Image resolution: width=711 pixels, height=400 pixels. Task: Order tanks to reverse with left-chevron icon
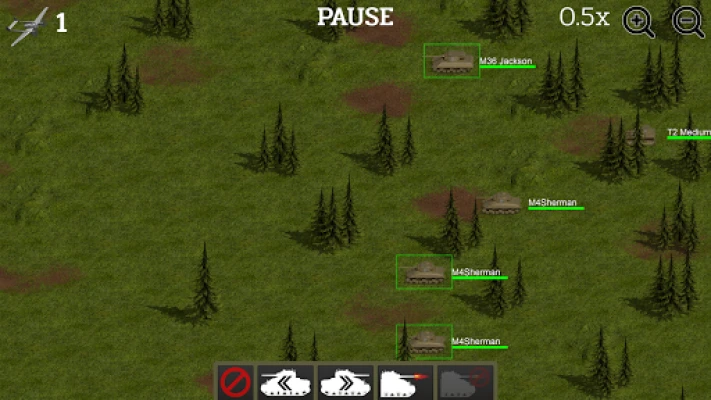pos(285,381)
